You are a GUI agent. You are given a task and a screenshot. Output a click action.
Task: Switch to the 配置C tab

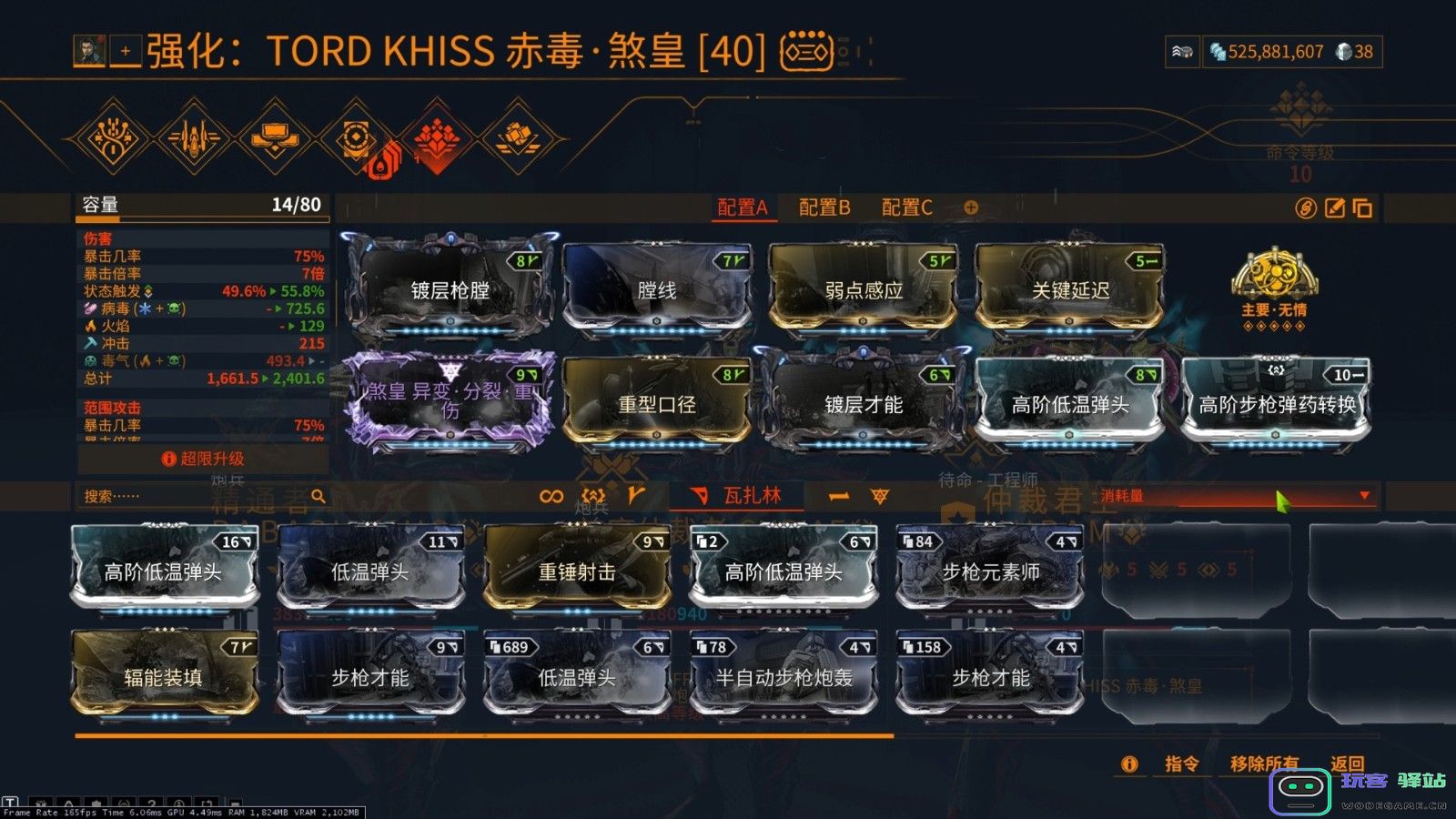[x=906, y=207]
